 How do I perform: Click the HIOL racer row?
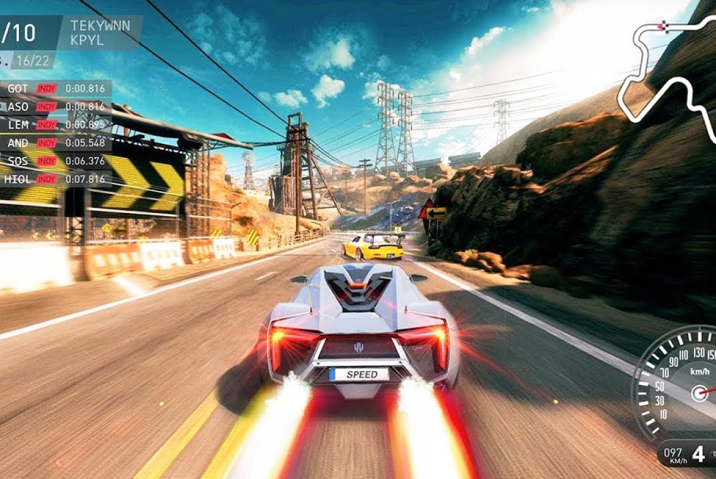pyautogui.click(x=55, y=178)
